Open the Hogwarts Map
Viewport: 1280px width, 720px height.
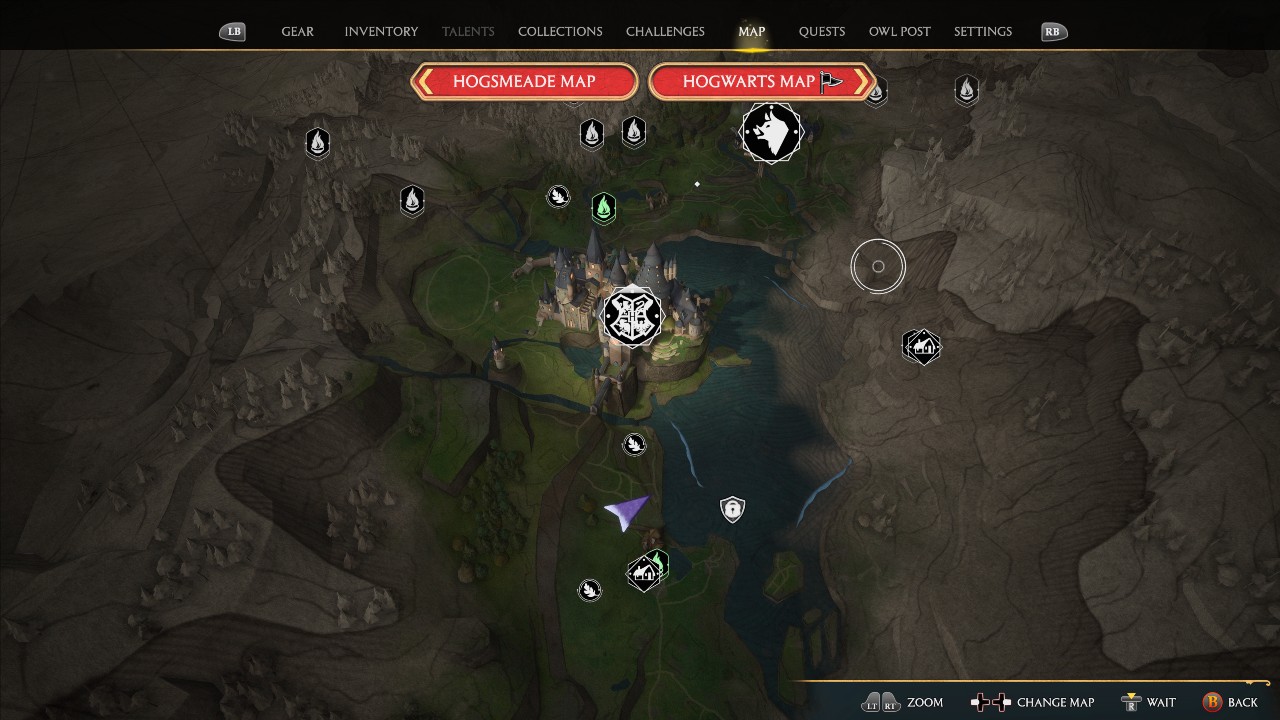762,82
